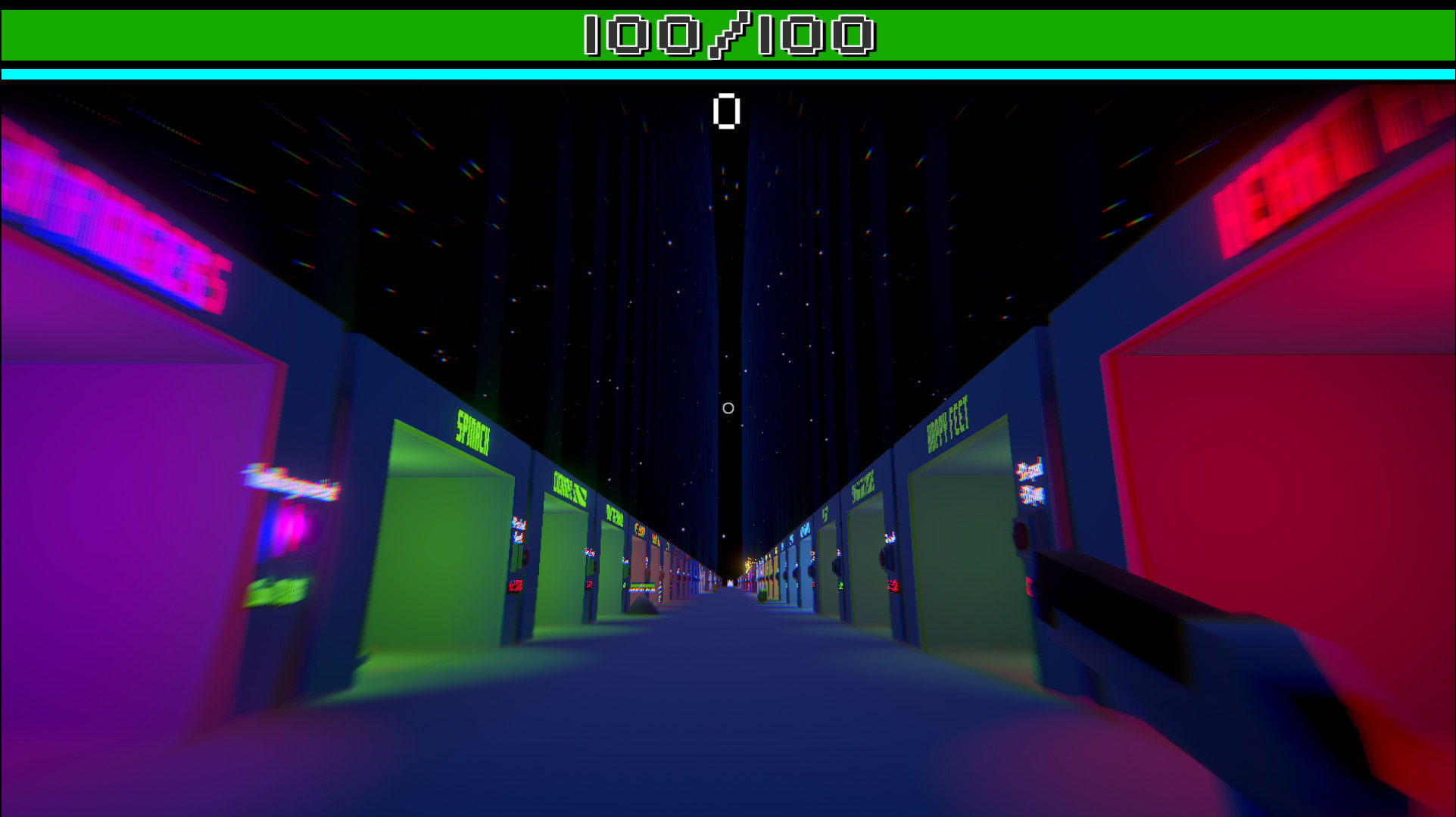1456x817 pixels.
Task: Click the 100/100 health readout
Action: (728, 34)
